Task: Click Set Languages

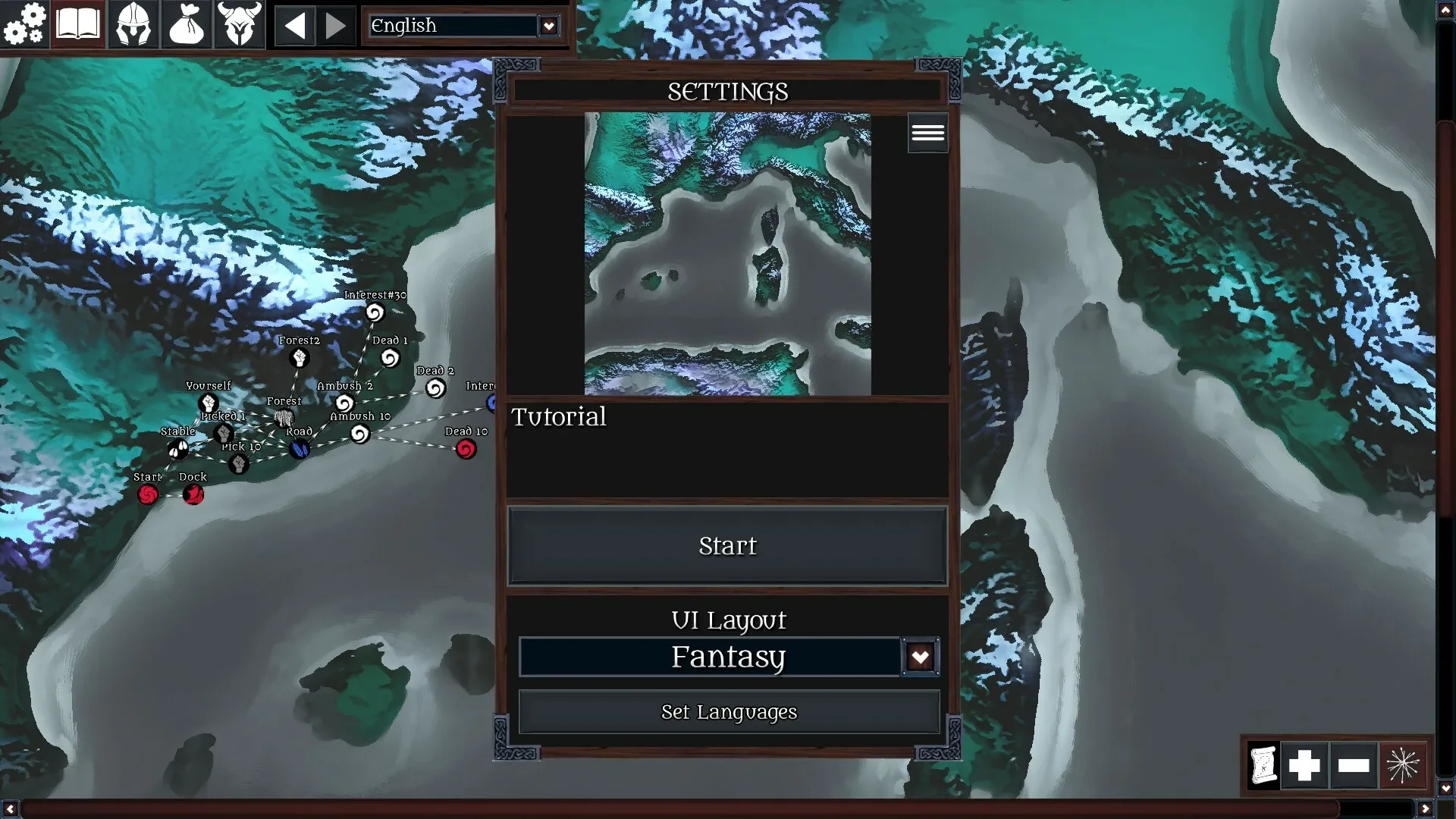Action: [x=728, y=711]
